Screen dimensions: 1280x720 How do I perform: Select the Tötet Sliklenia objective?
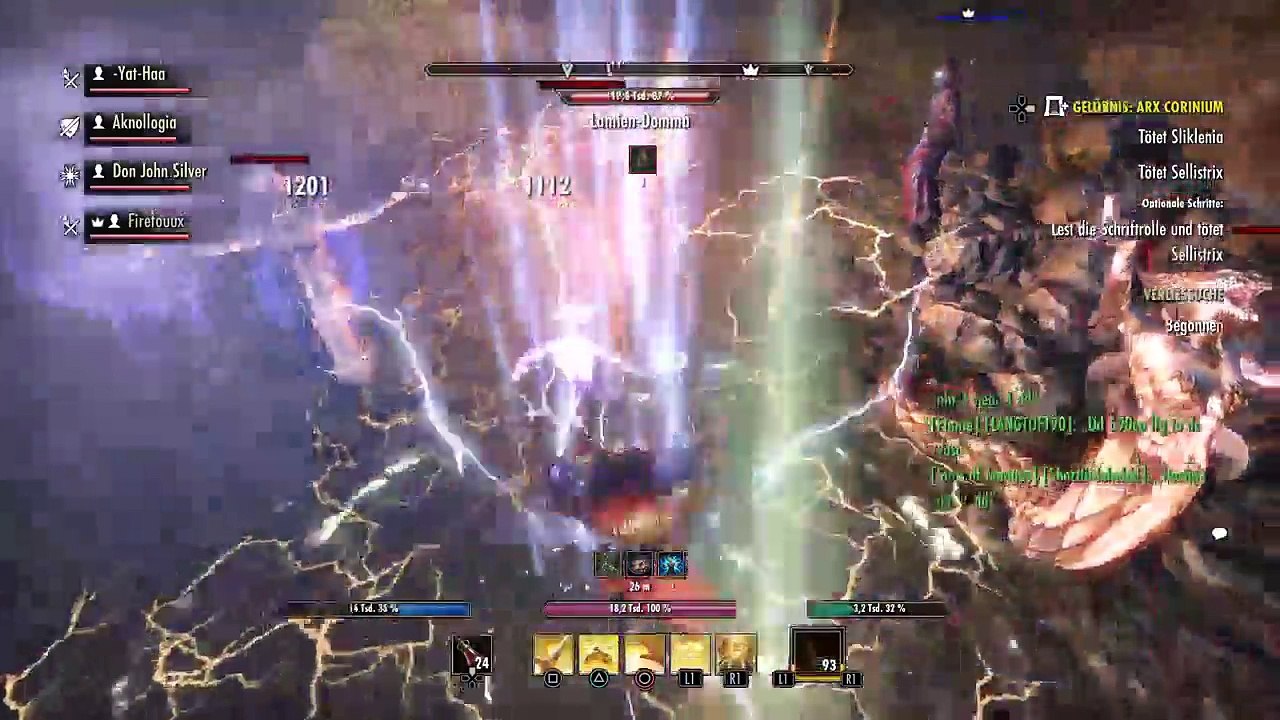(x=1180, y=138)
